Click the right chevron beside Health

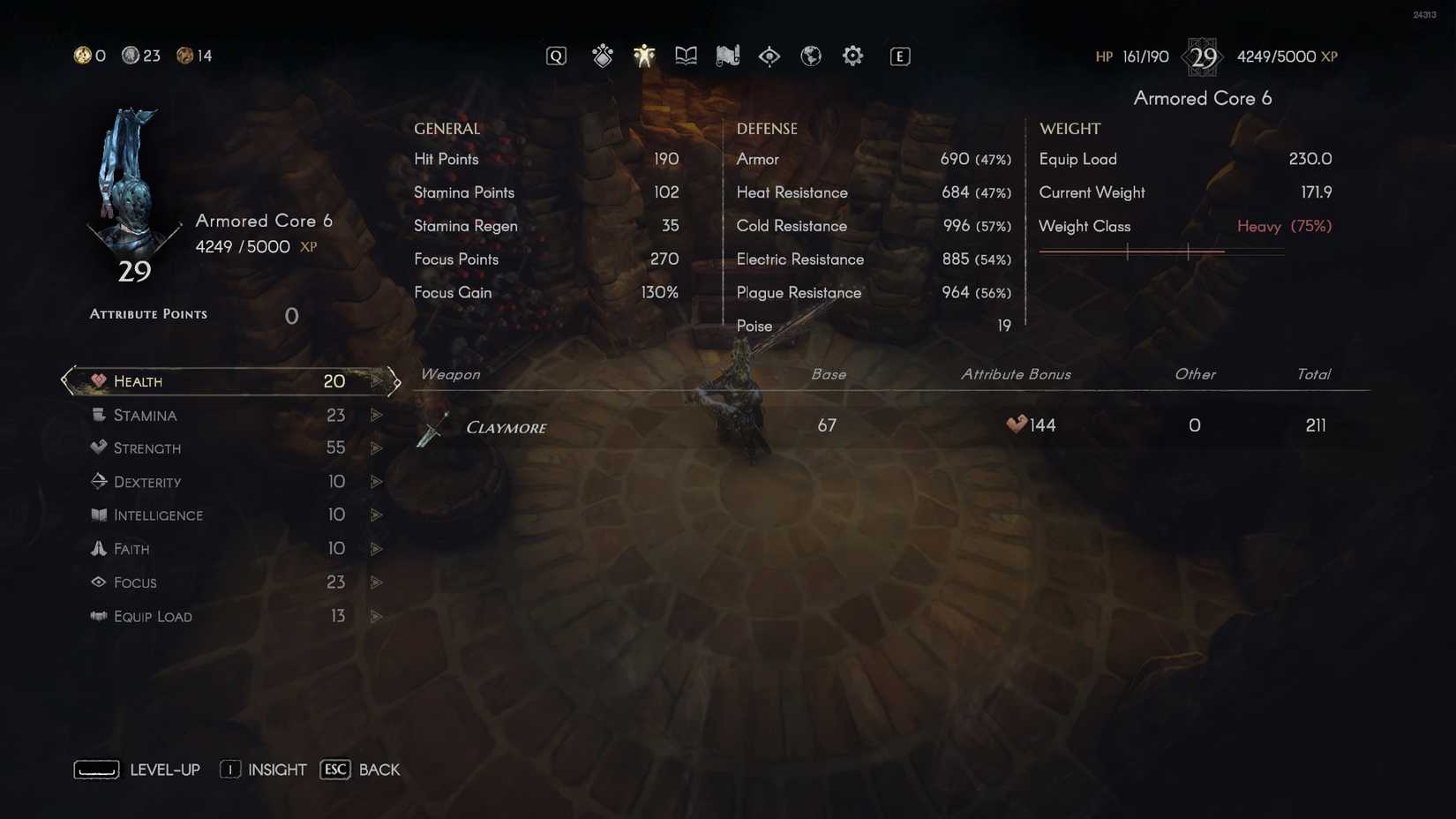pos(392,380)
